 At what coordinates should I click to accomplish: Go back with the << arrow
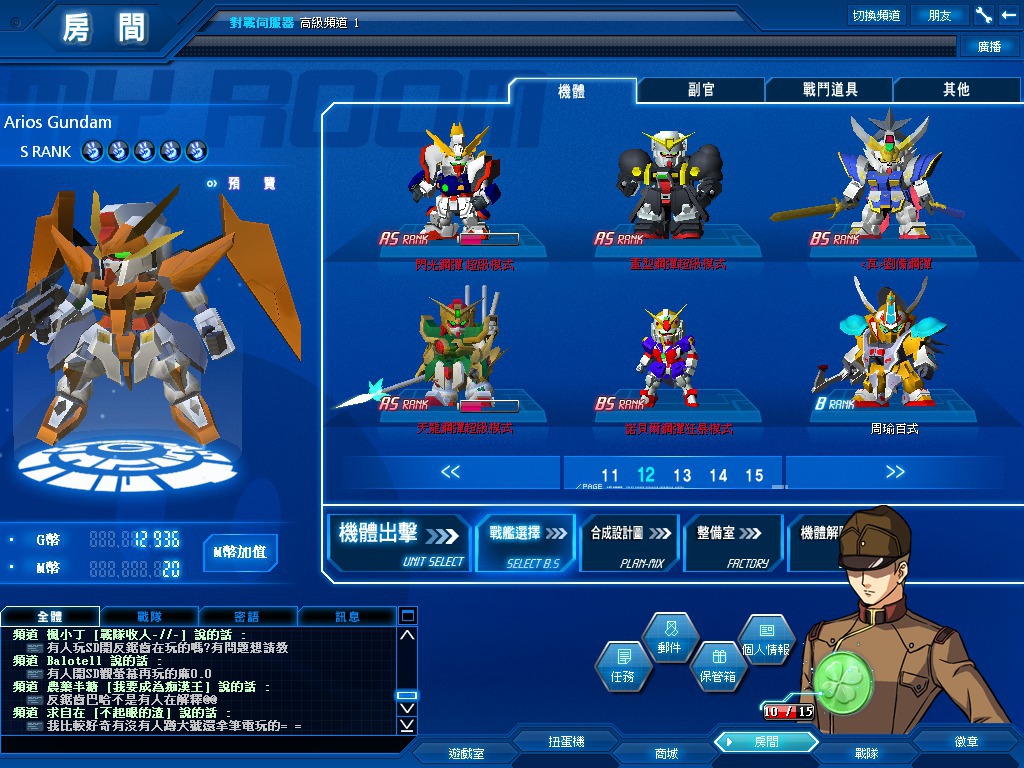pyautogui.click(x=450, y=472)
